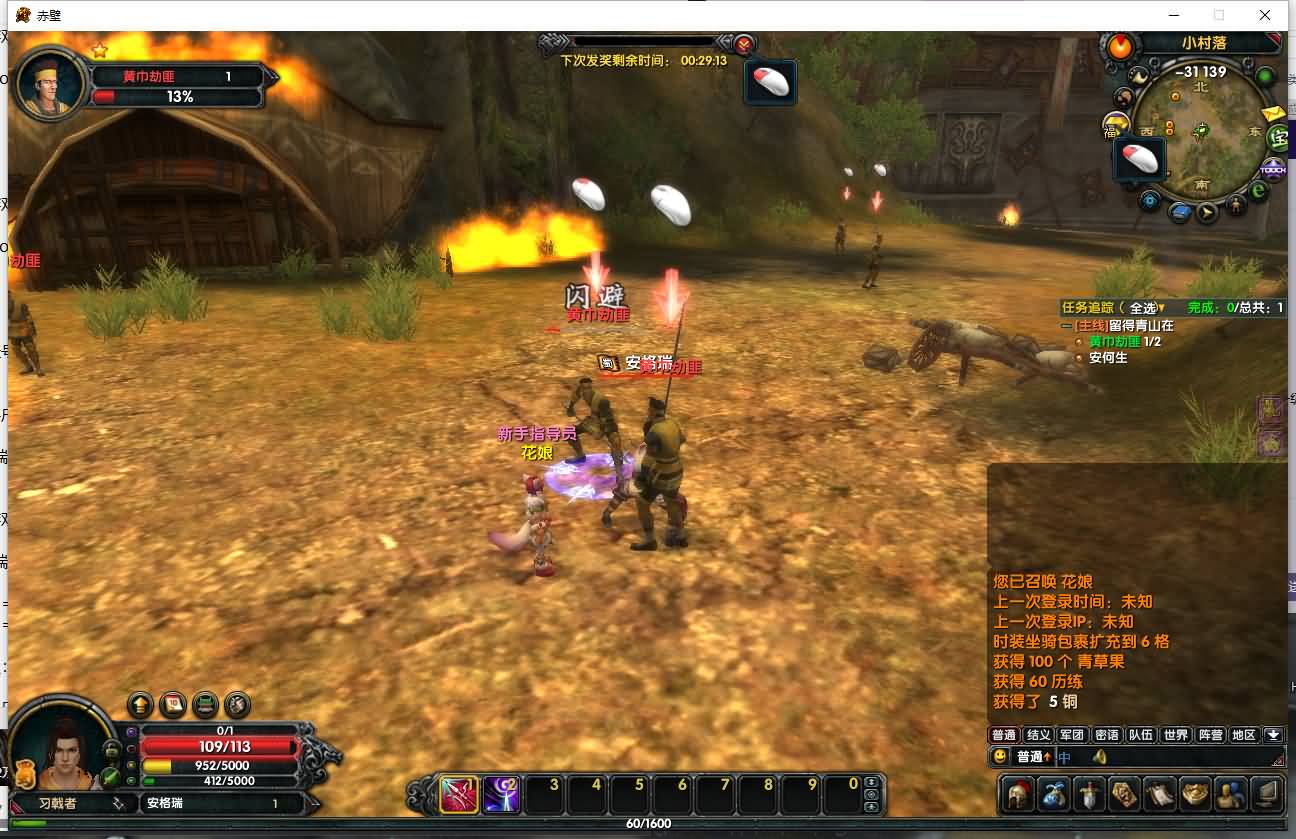The height and width of the screenshot is (839, 1296).
Task: Open the sword skills menu icon
Action: click(x=1089, y=795)
